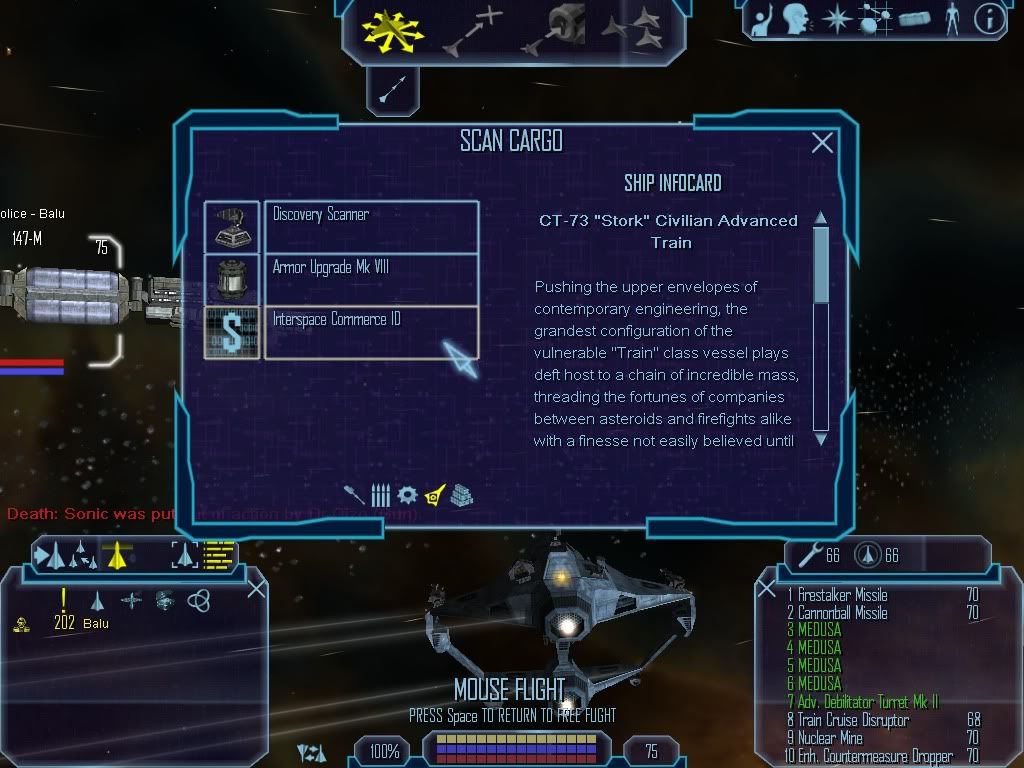The height and width of the screenshot is (768, 1024).
Task: Select the Discovery Scanner cargo row
Action: coord(370,227)
